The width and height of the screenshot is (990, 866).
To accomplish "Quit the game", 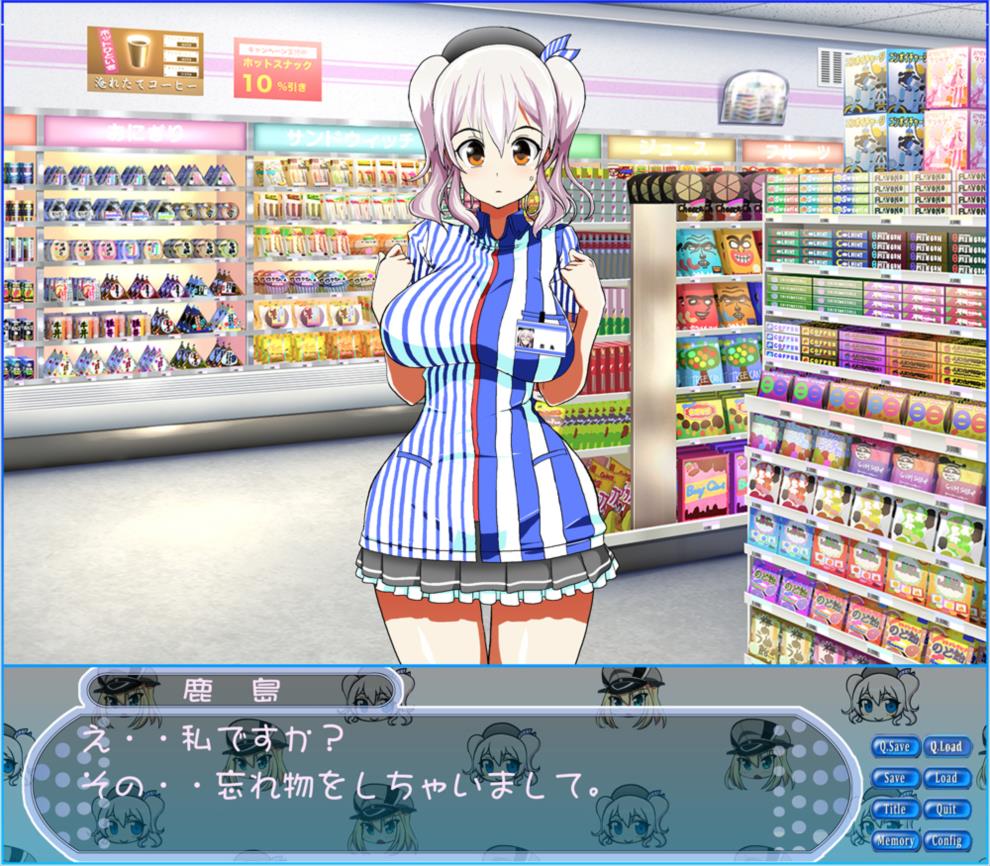I will tap(945, 809).
